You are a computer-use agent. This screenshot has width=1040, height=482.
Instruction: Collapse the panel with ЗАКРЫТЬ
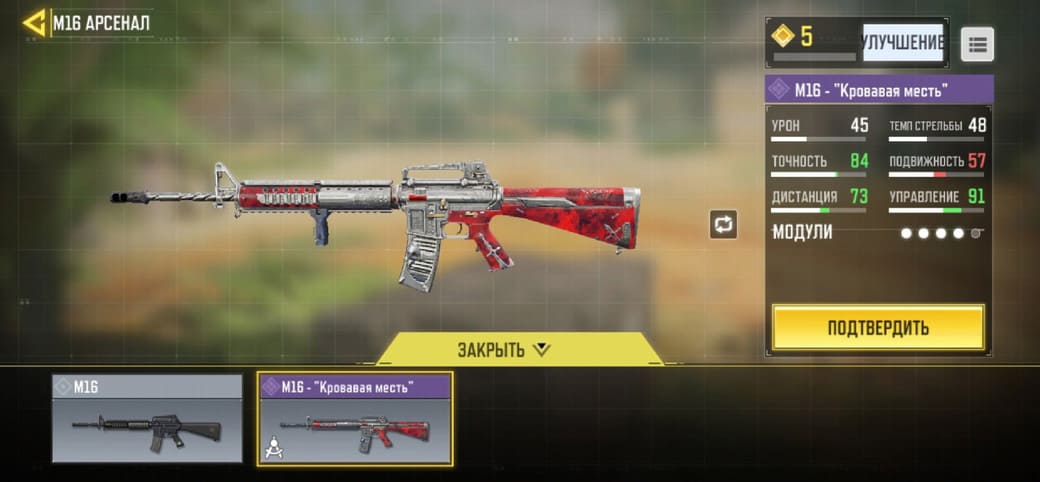click(x=504, y=349)
